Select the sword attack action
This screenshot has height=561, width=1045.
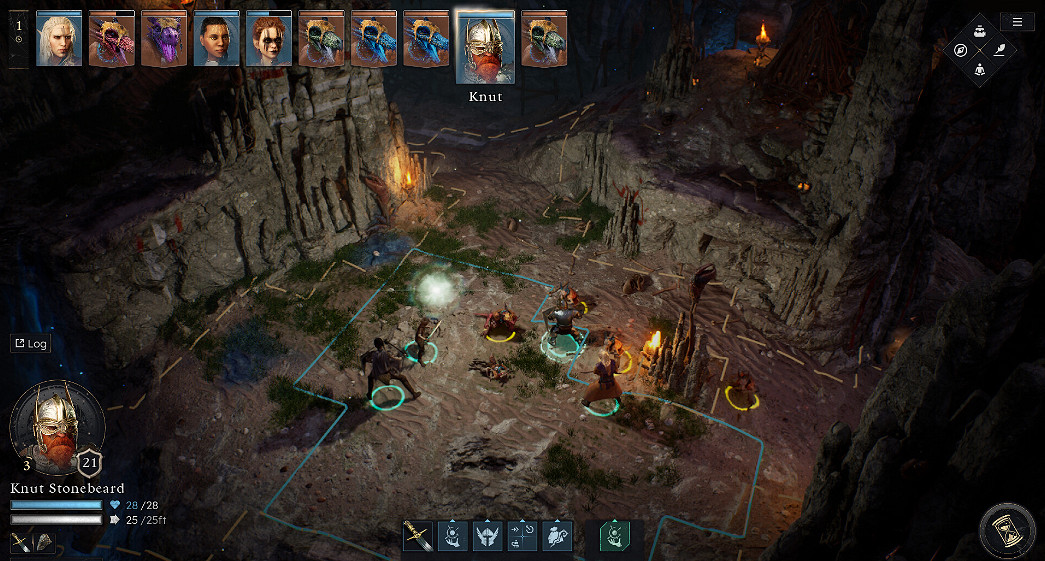tap(417, 536)
